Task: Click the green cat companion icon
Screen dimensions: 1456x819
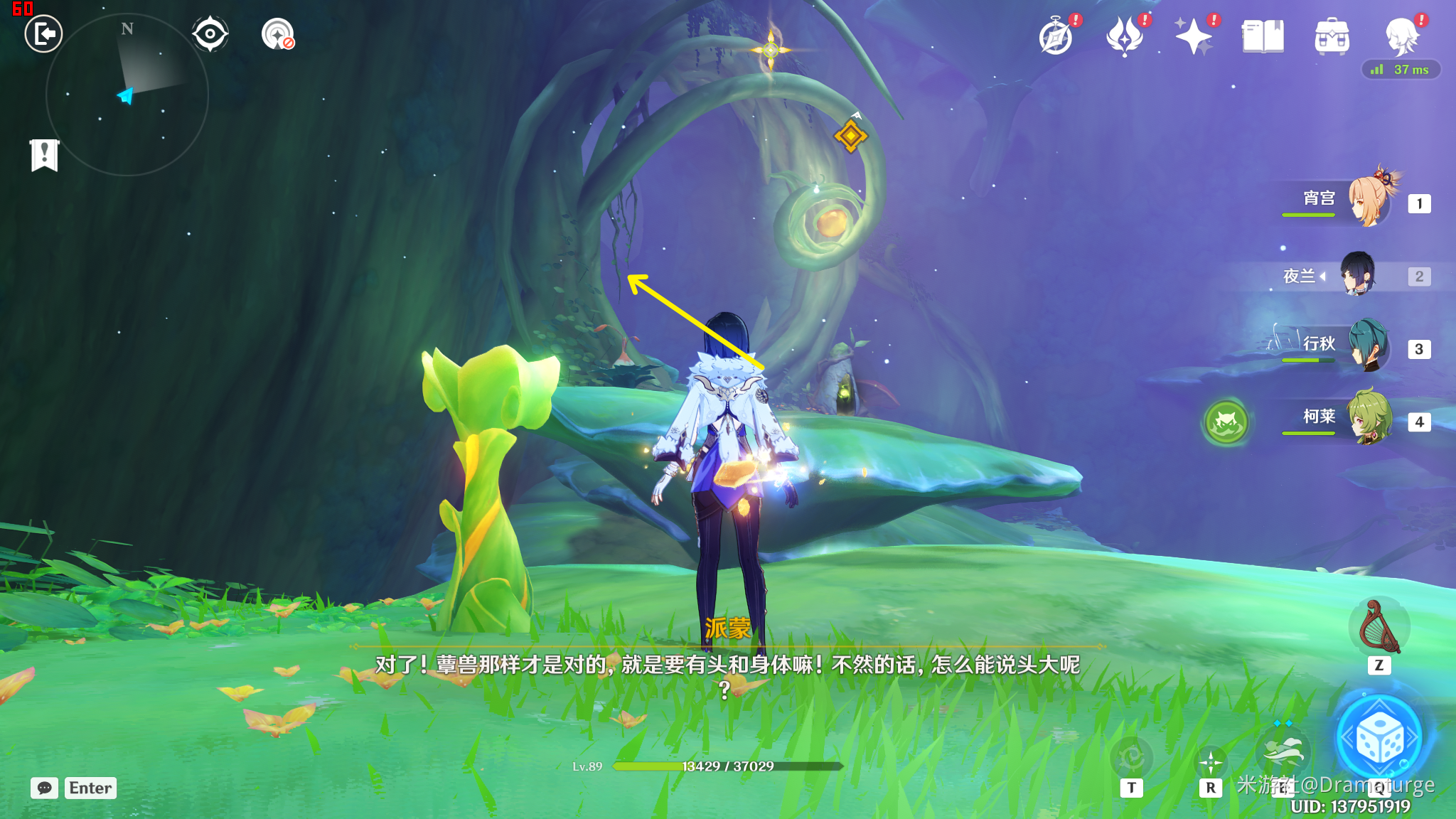Action: [1226, 422]
